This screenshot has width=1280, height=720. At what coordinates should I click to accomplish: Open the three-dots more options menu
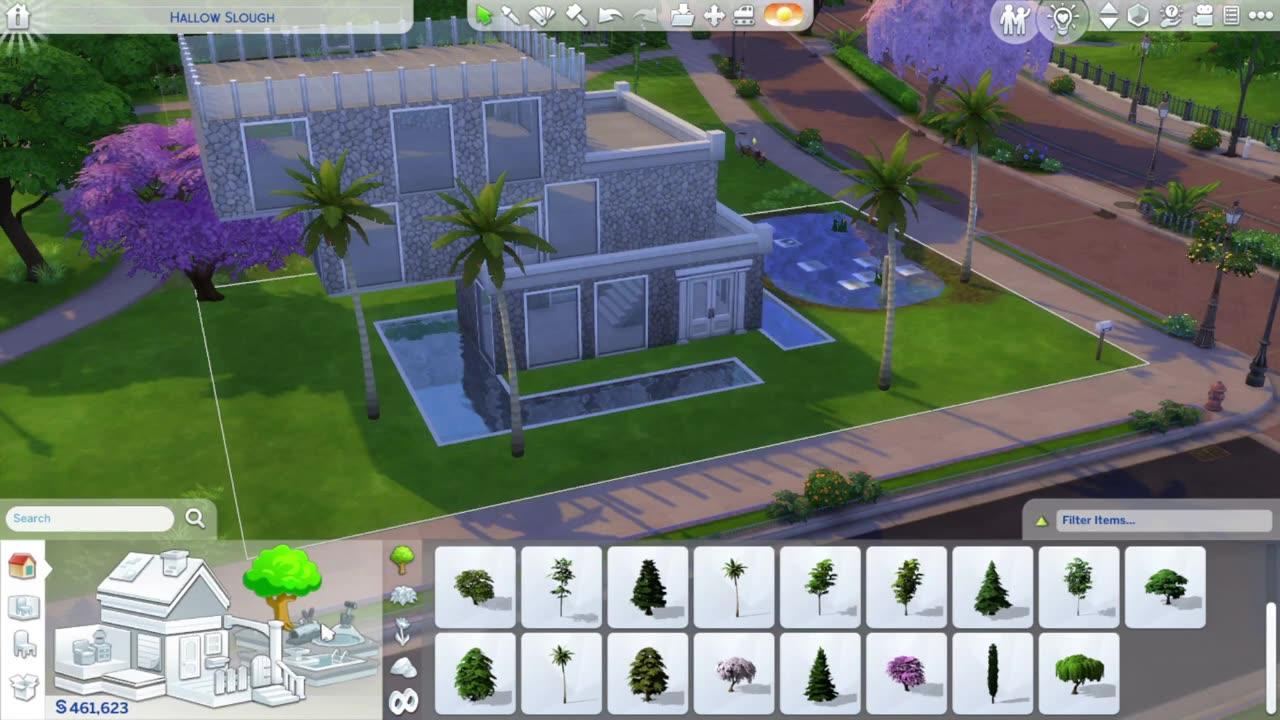tap(1260, 15)
